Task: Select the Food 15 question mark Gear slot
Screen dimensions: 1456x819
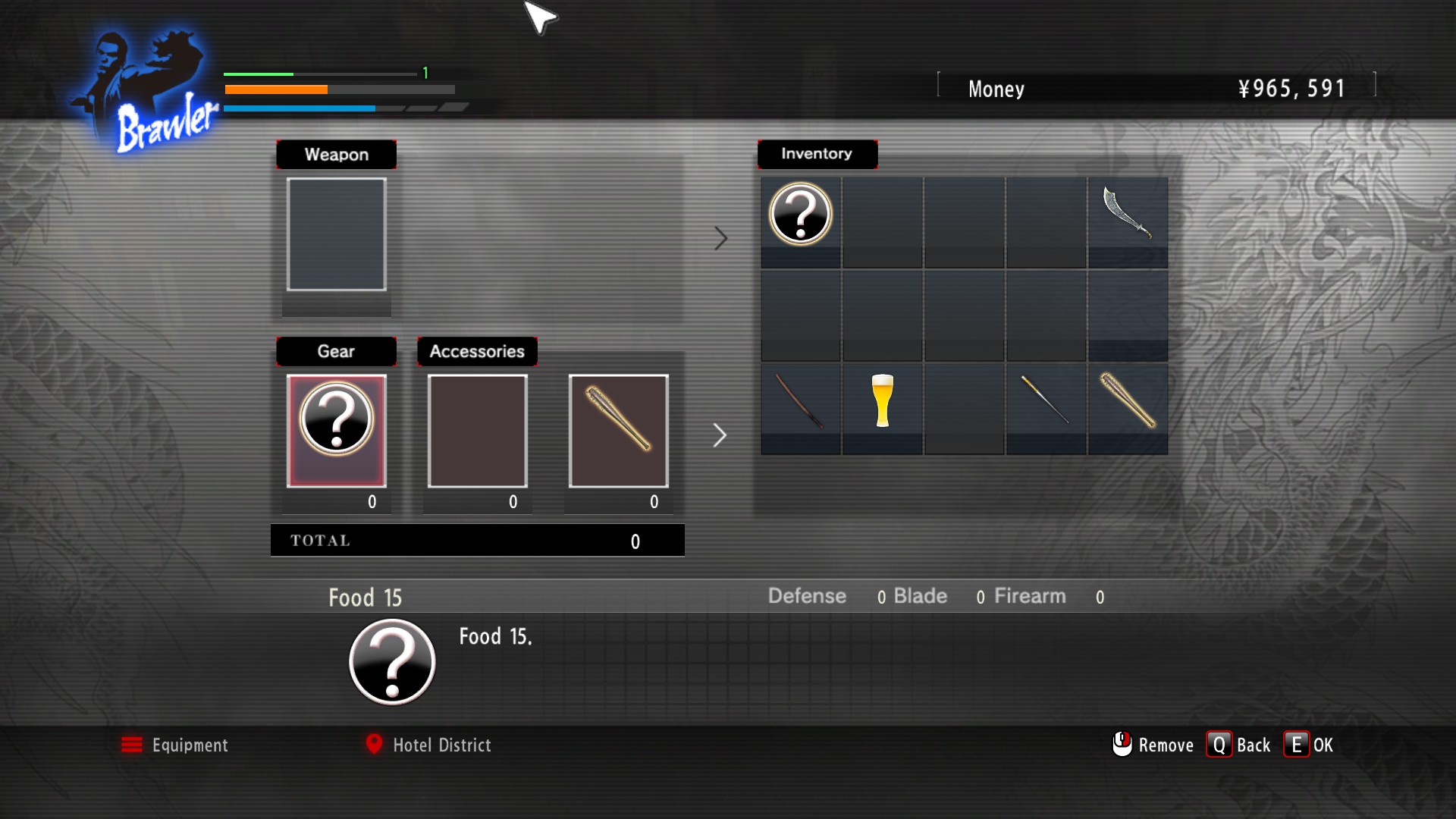Action: [336, 430]
